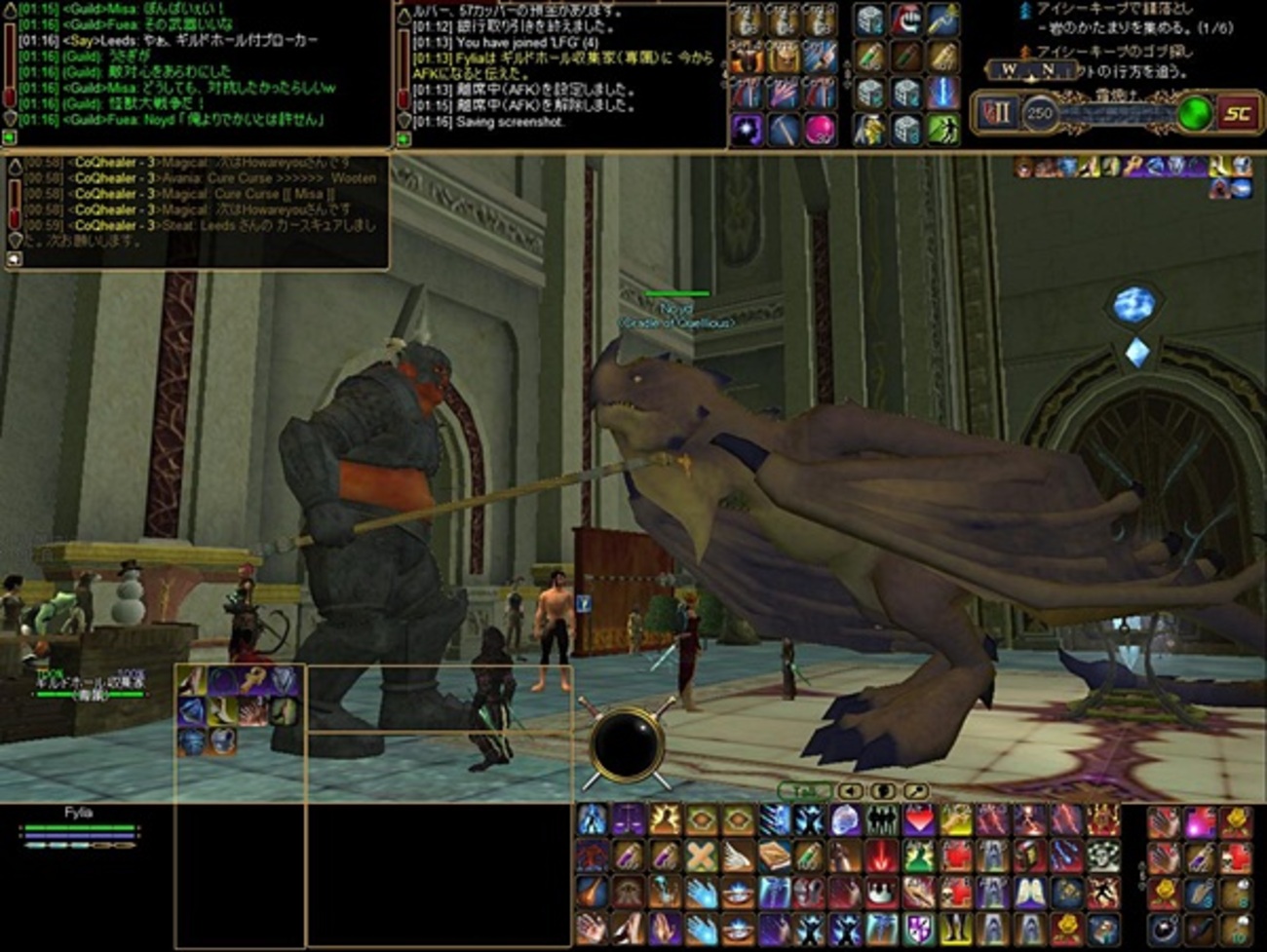The image size is (1267, 952).
Task: Use the crossed bandages ability
Action: click(x=701, y=857)
